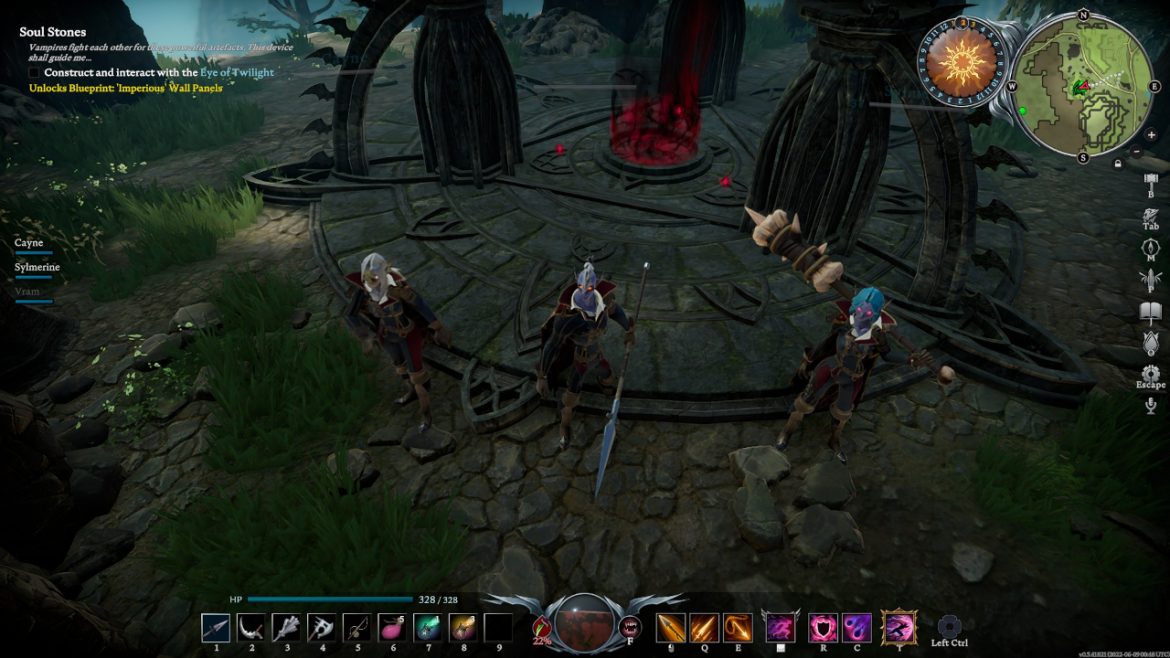This screenshot has height=658, width=1170.
Task: Trigger the gold-framed ultimate ability
Action: pos(898,628)
